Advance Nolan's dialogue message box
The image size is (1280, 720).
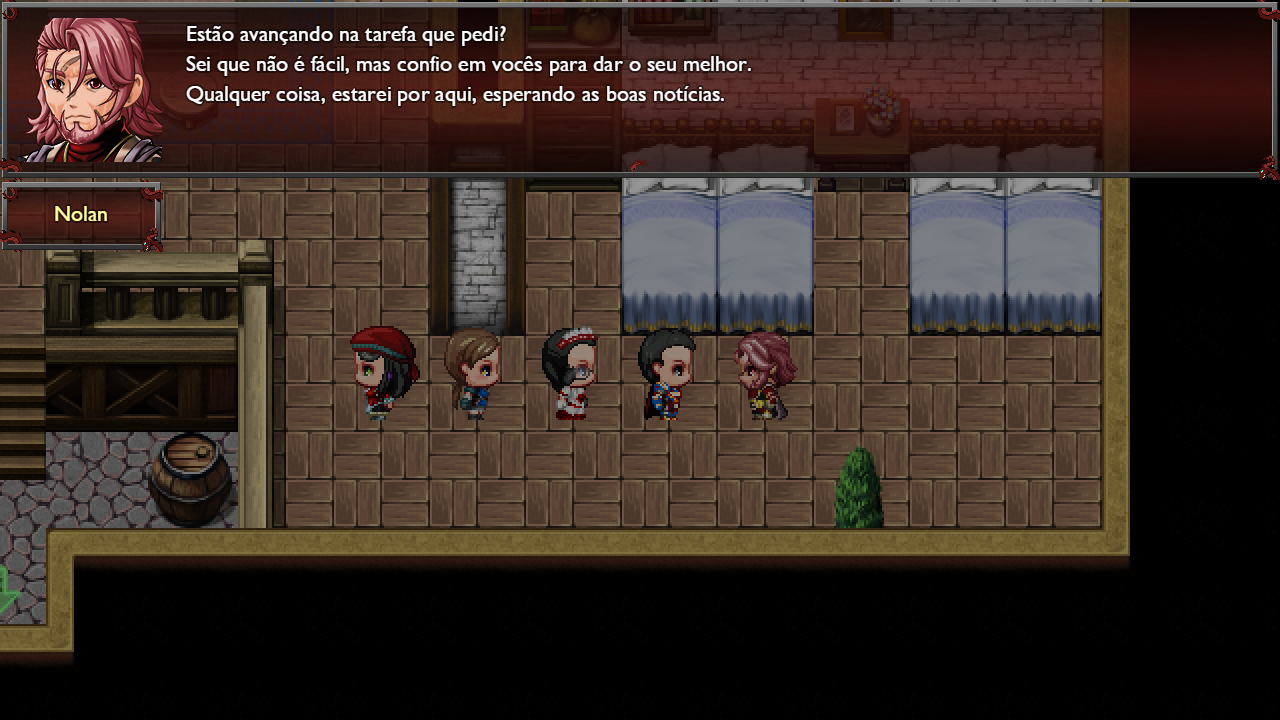[x=640, y=90]
